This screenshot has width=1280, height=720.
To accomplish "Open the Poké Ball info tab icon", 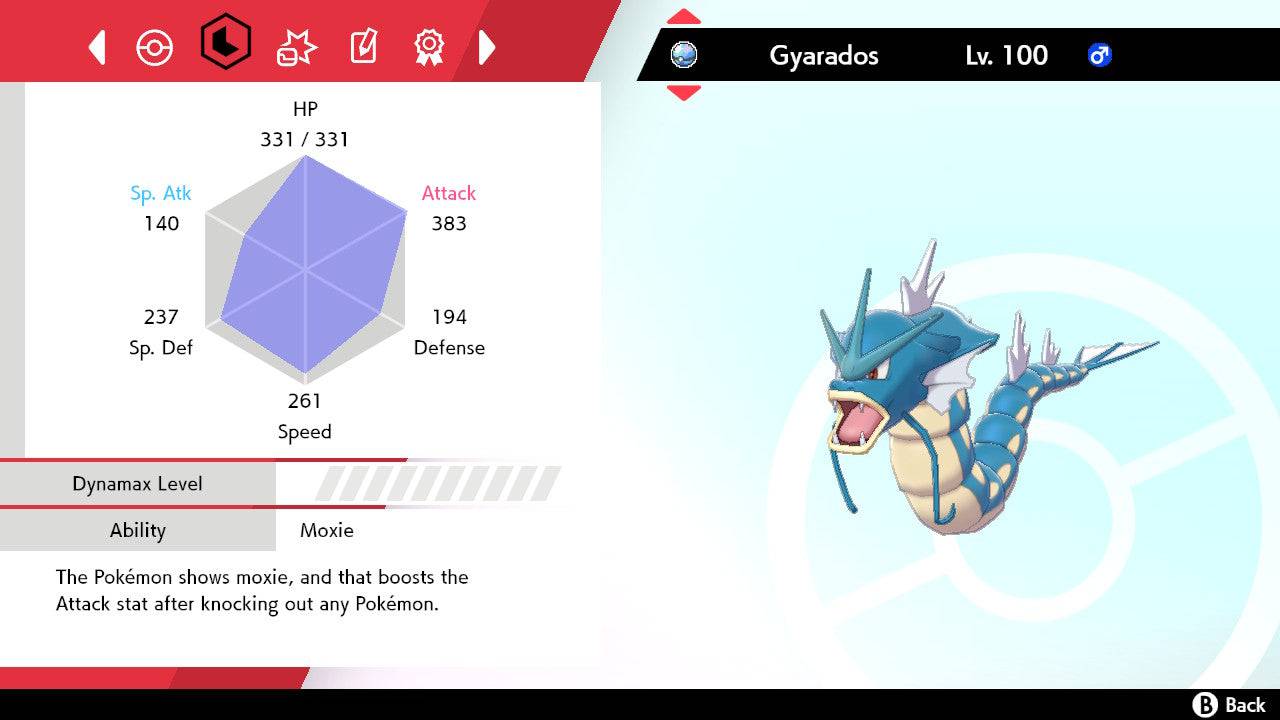I will pyautogui.click(x=155, y=46).
